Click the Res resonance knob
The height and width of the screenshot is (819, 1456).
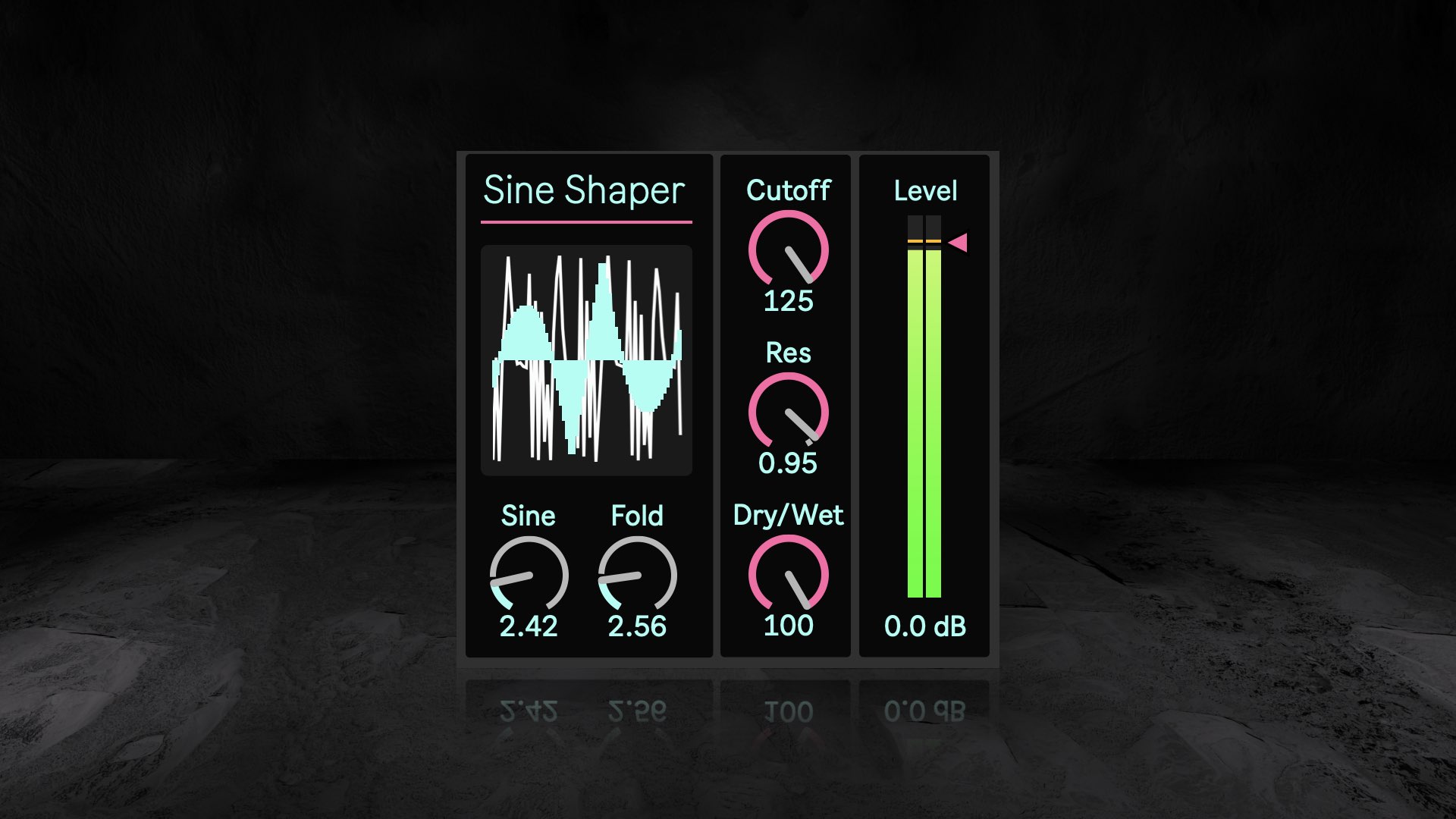tap(788, 413)
